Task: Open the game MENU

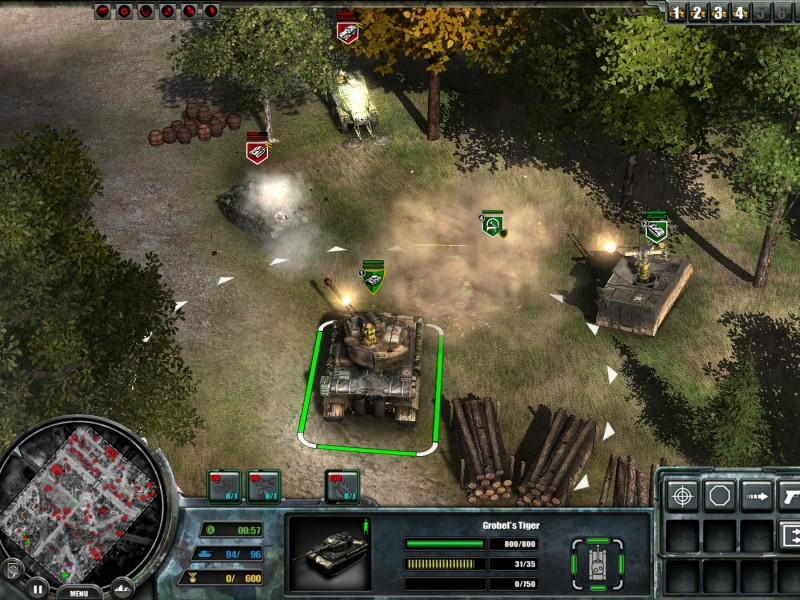Action: click(x=79, y=592)
